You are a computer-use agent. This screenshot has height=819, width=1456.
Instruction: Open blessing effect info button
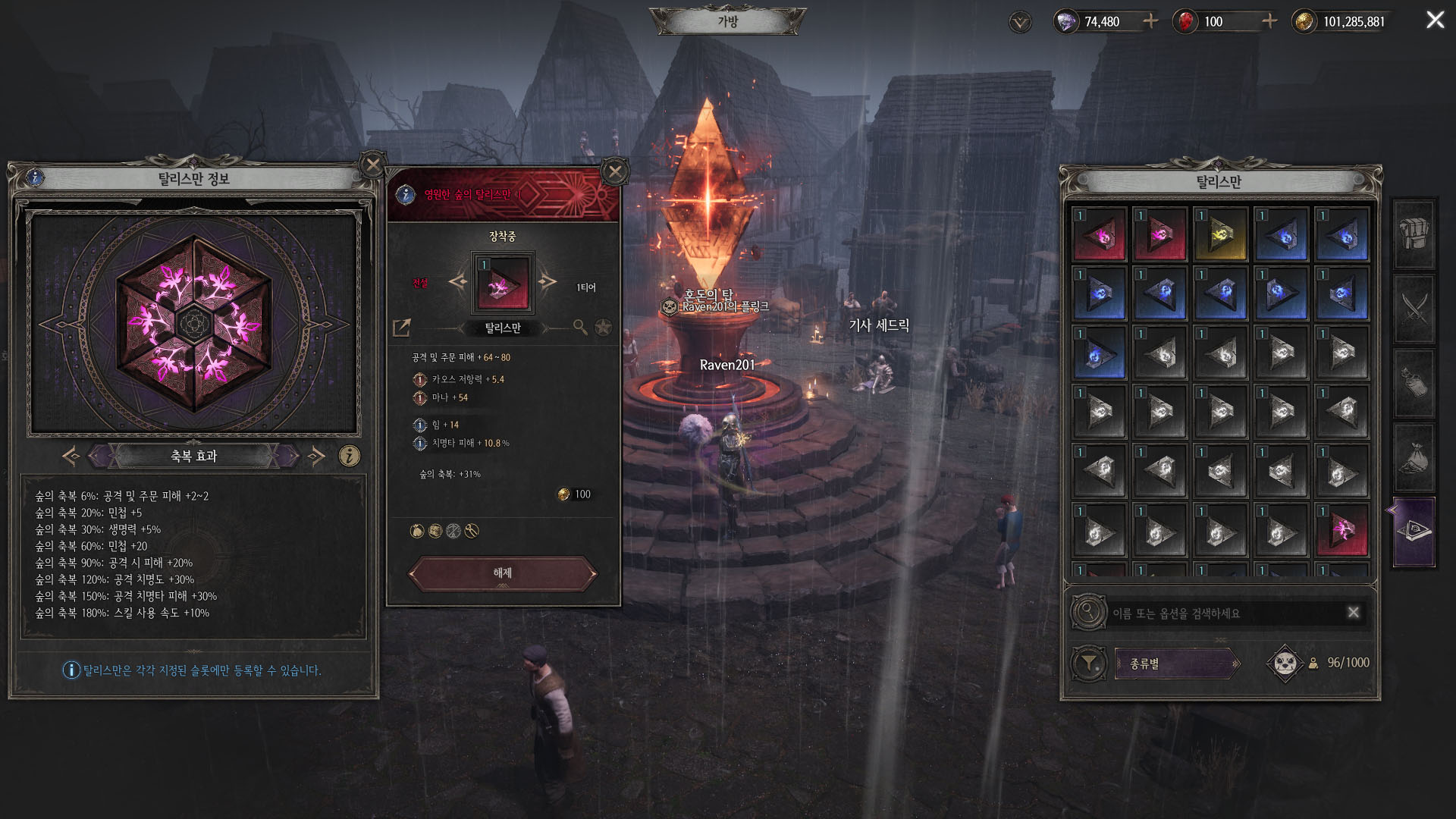(x=349, y=456)
